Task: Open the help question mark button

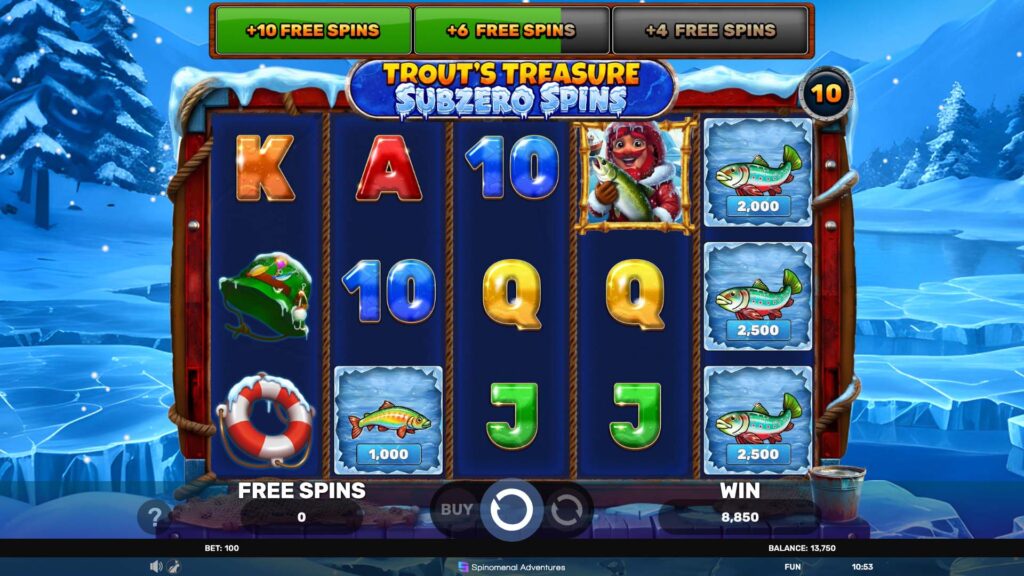Action: [x=154, y=518]
